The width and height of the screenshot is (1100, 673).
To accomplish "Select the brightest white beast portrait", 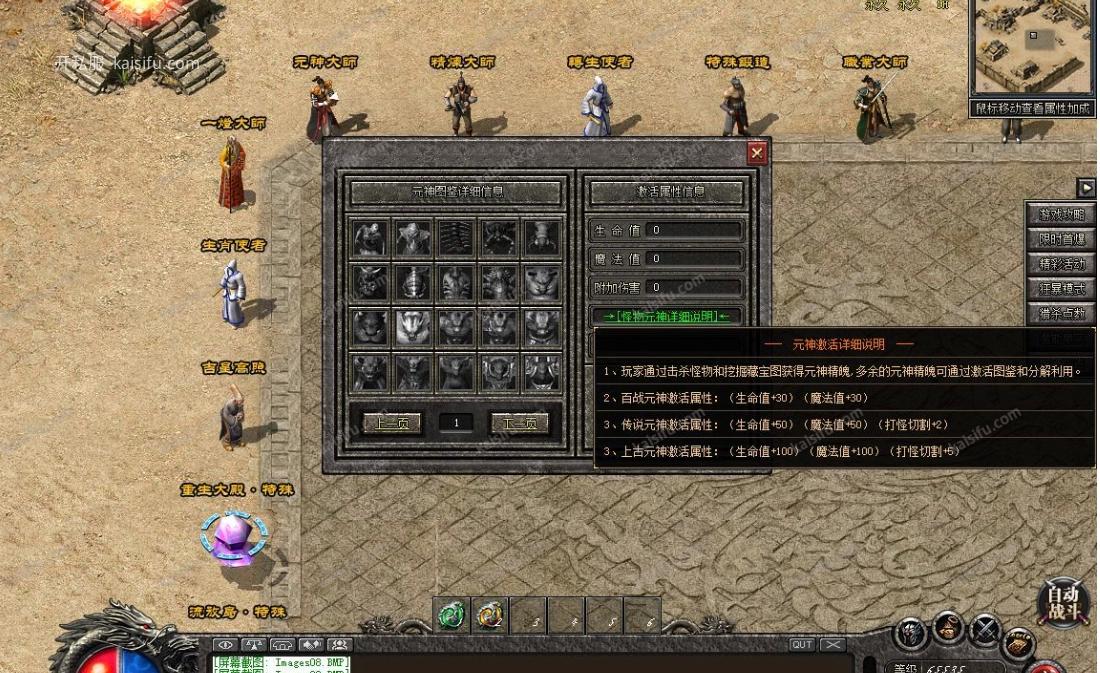I will 413,326.
